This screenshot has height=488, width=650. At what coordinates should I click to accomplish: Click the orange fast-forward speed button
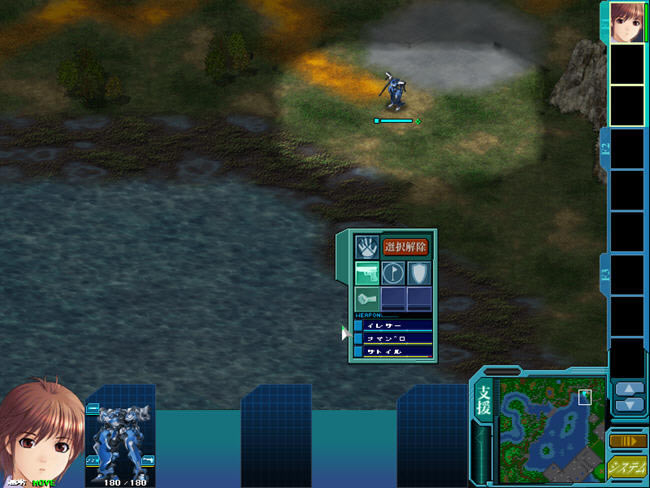(628, 440)
